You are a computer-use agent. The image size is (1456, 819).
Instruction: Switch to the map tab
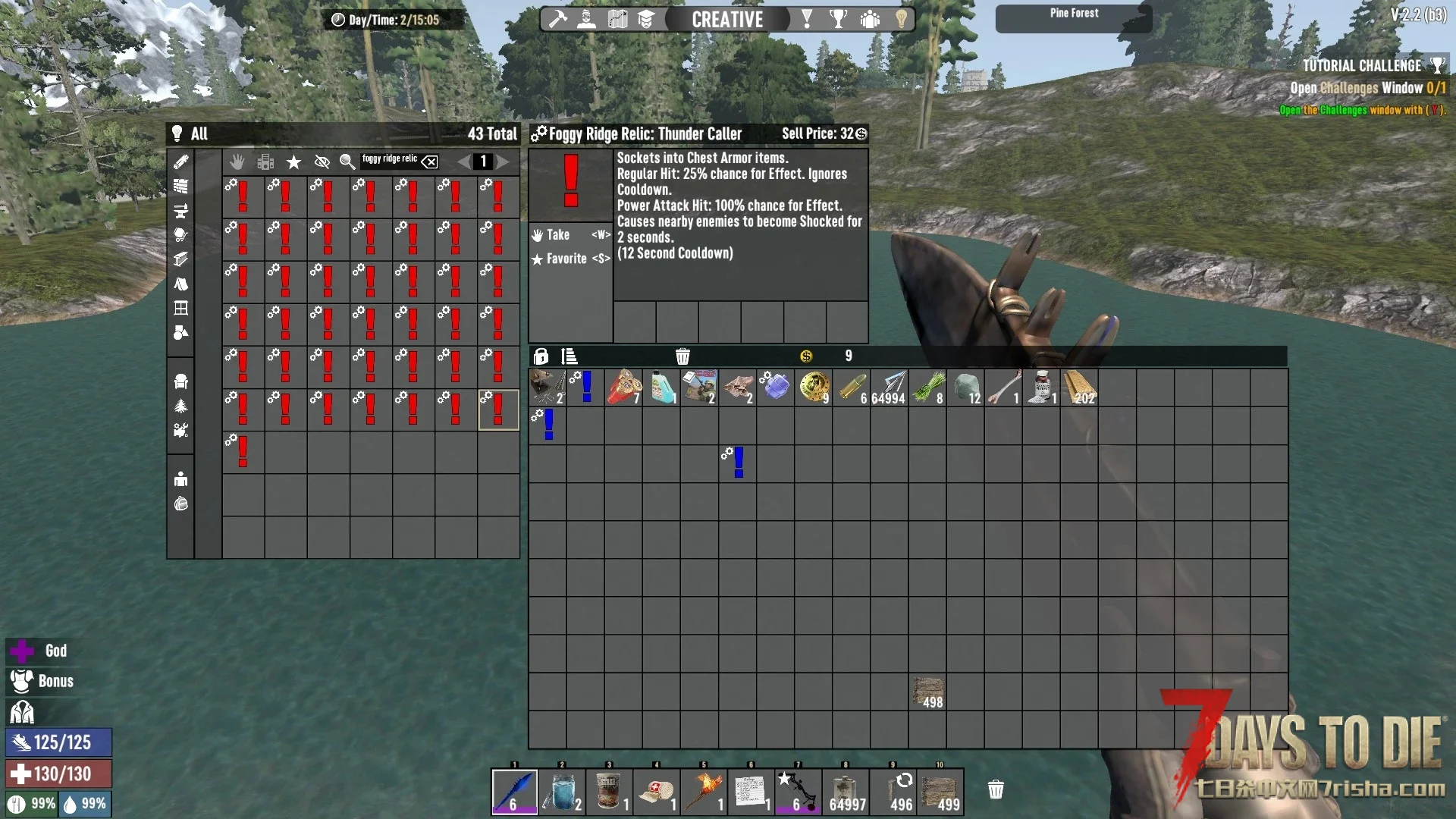[x=617, y=19]
